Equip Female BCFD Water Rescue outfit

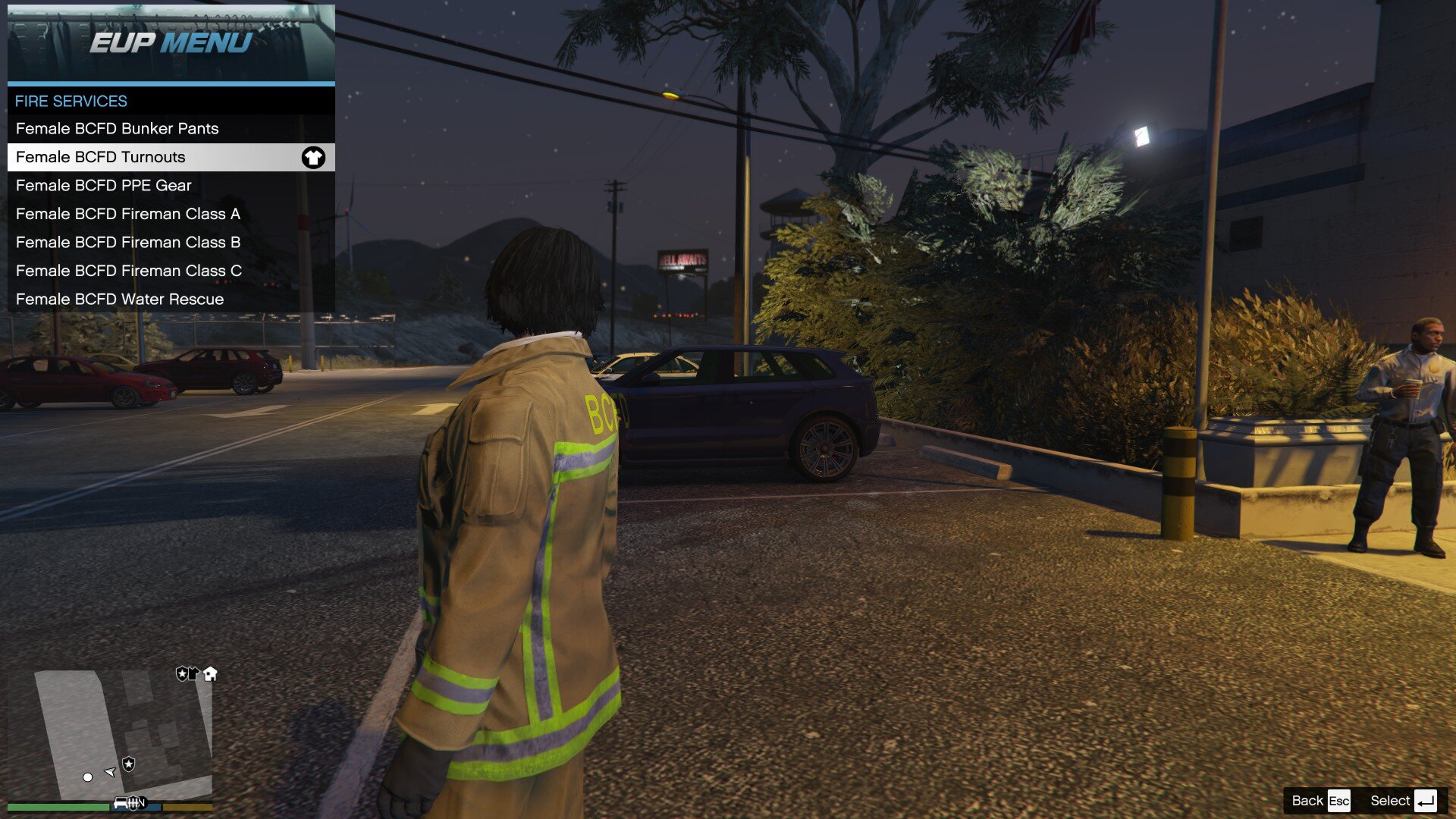(120, 300)
